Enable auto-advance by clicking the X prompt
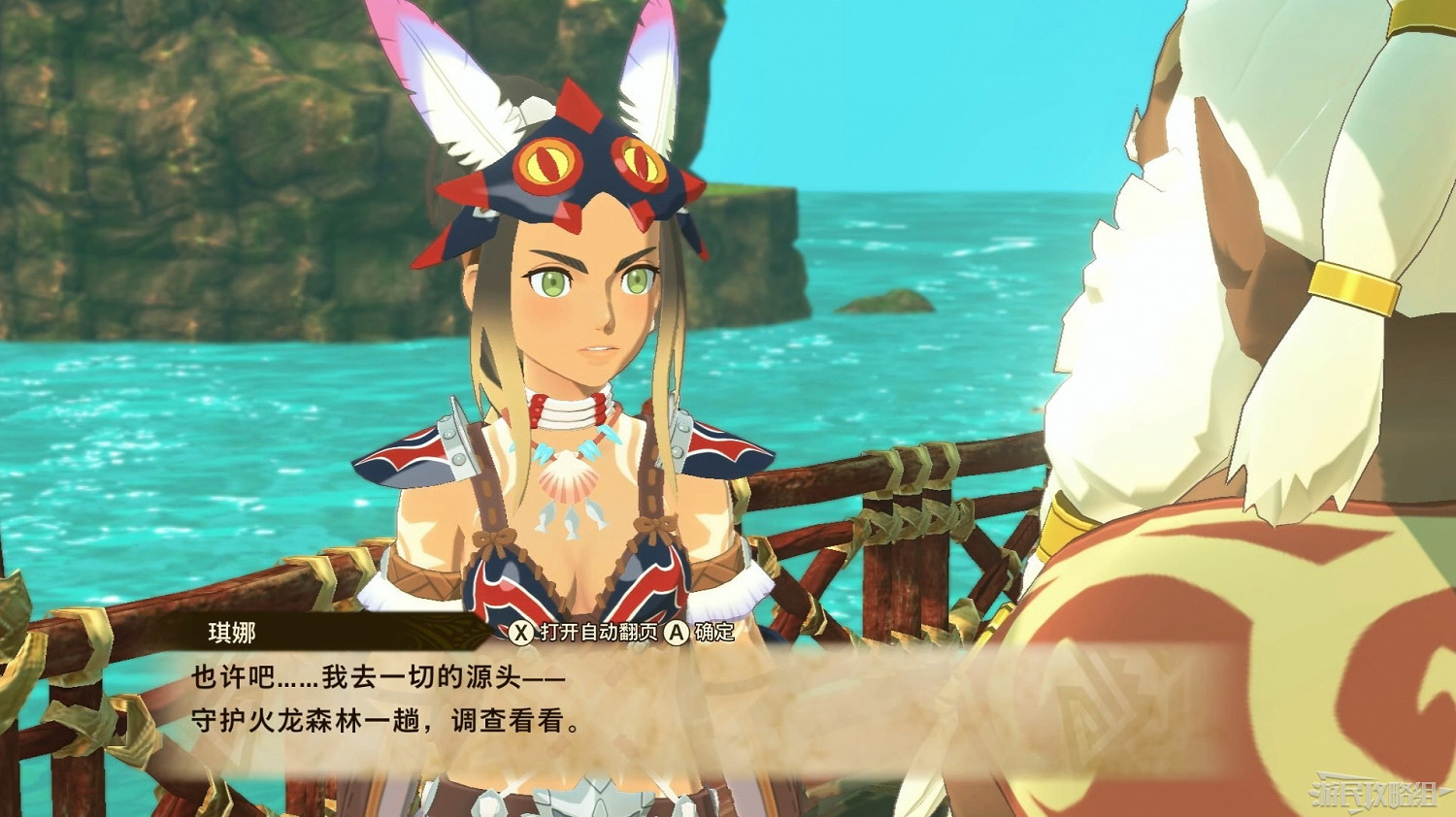The width and height of the screenshot is (1456, 817). pos(522,632)
